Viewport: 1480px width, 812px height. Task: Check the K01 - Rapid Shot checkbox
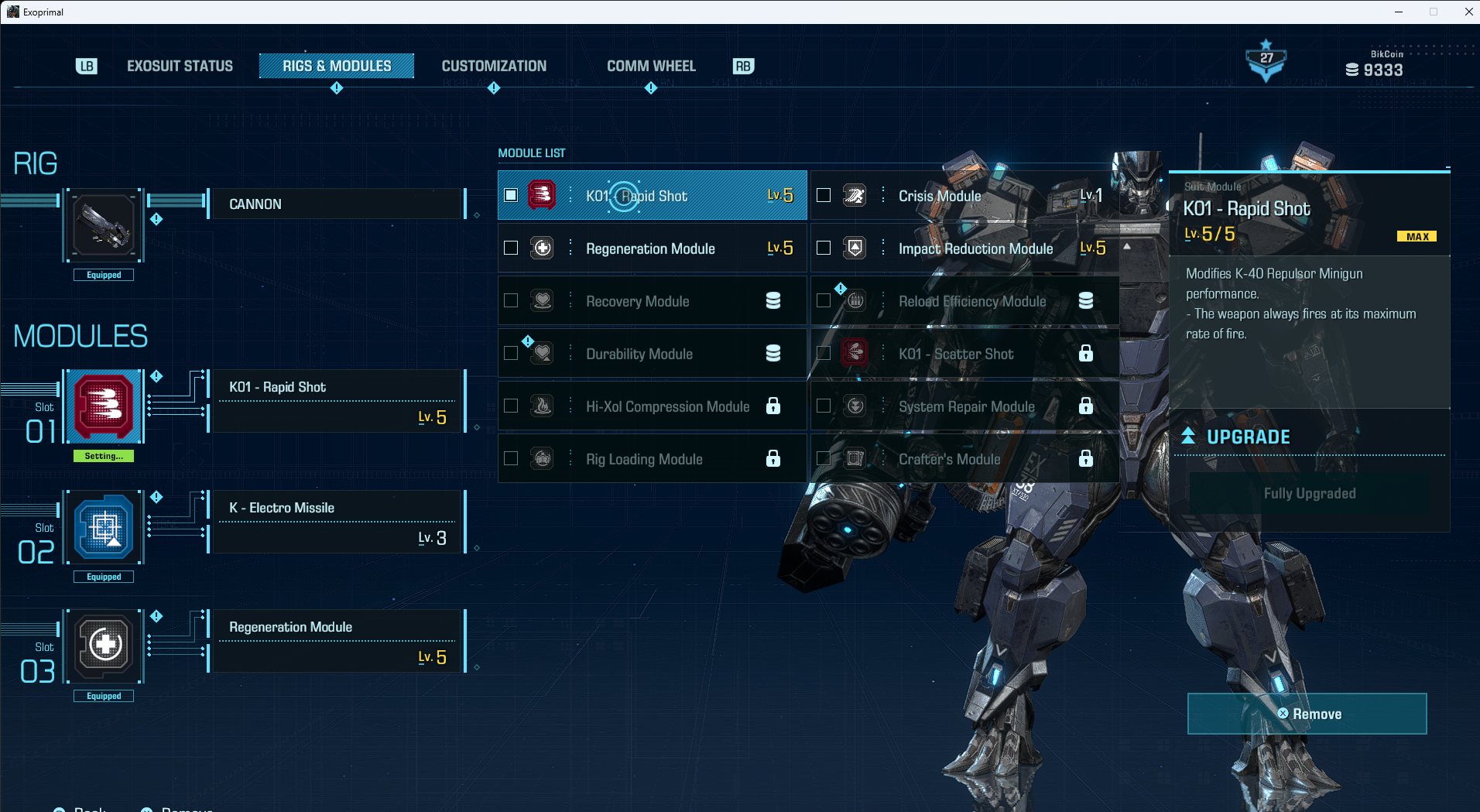pos(511,195)
